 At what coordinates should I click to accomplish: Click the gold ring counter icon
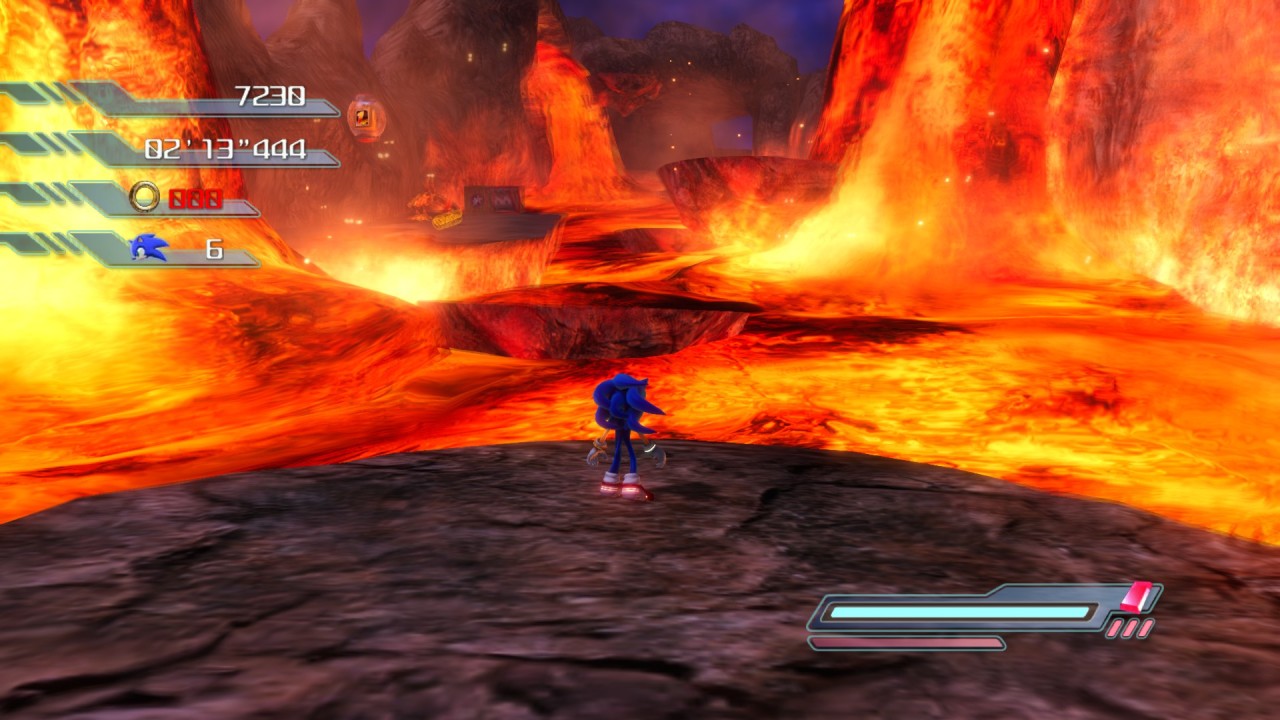pos(145,197)
